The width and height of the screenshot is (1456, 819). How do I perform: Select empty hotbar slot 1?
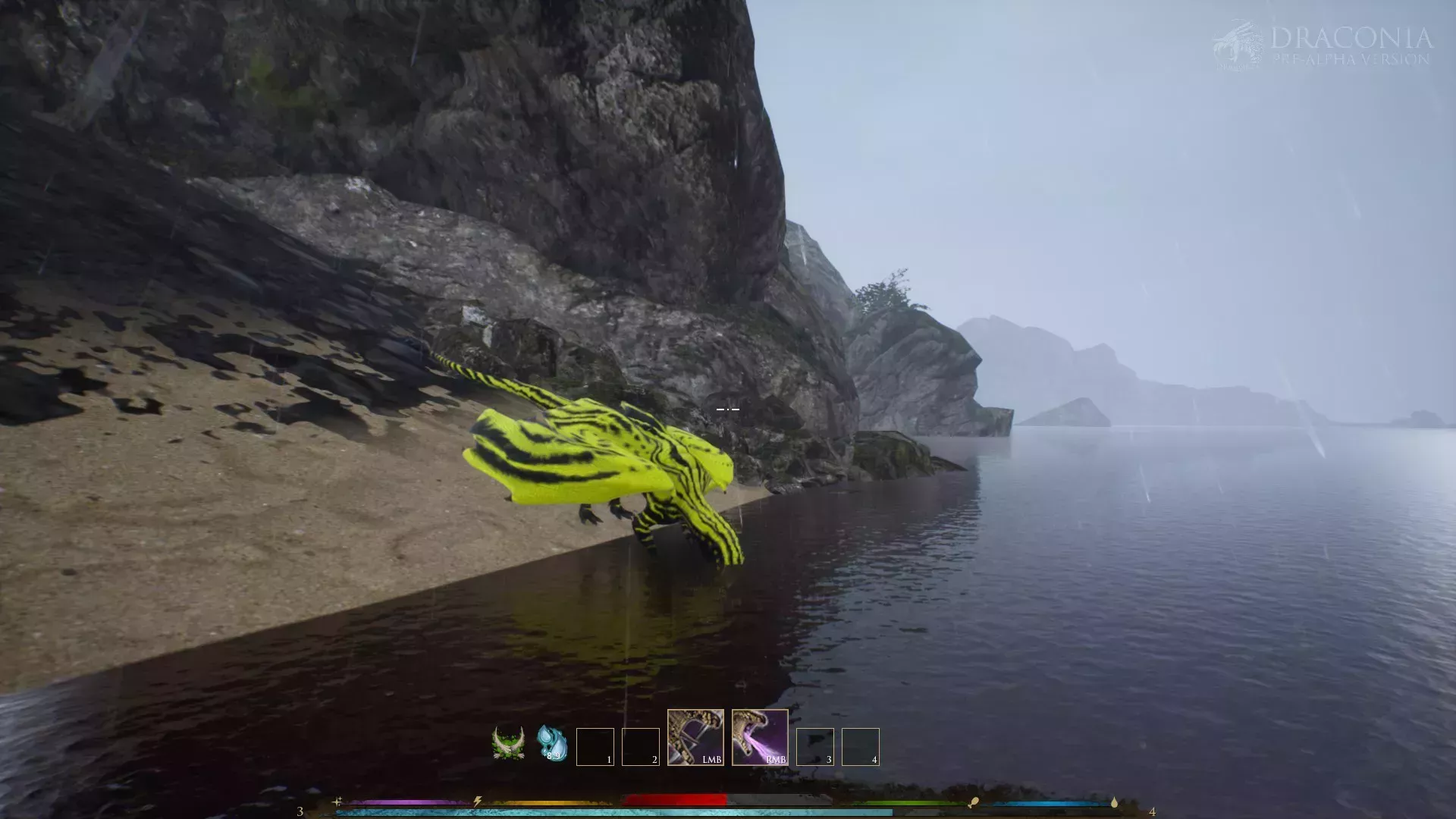594,745
